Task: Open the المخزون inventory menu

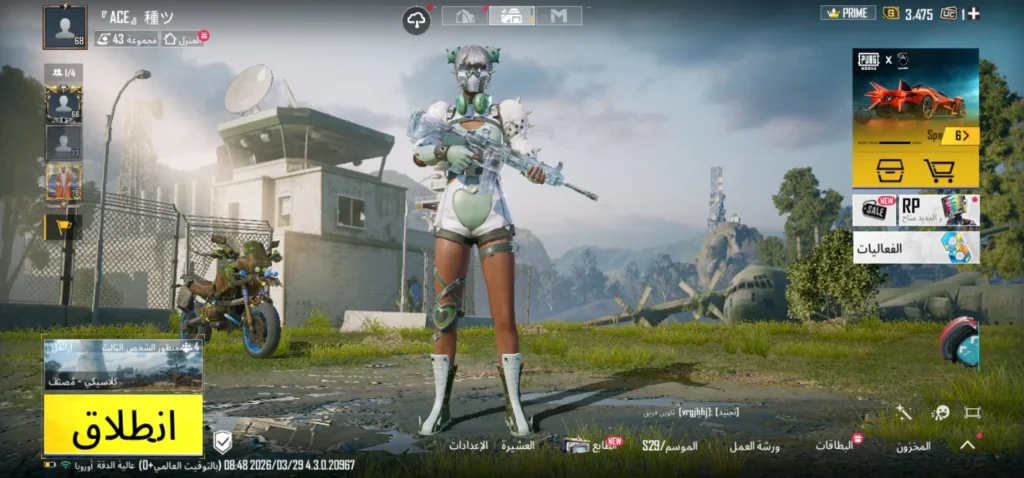Action: tap(912, 446)
